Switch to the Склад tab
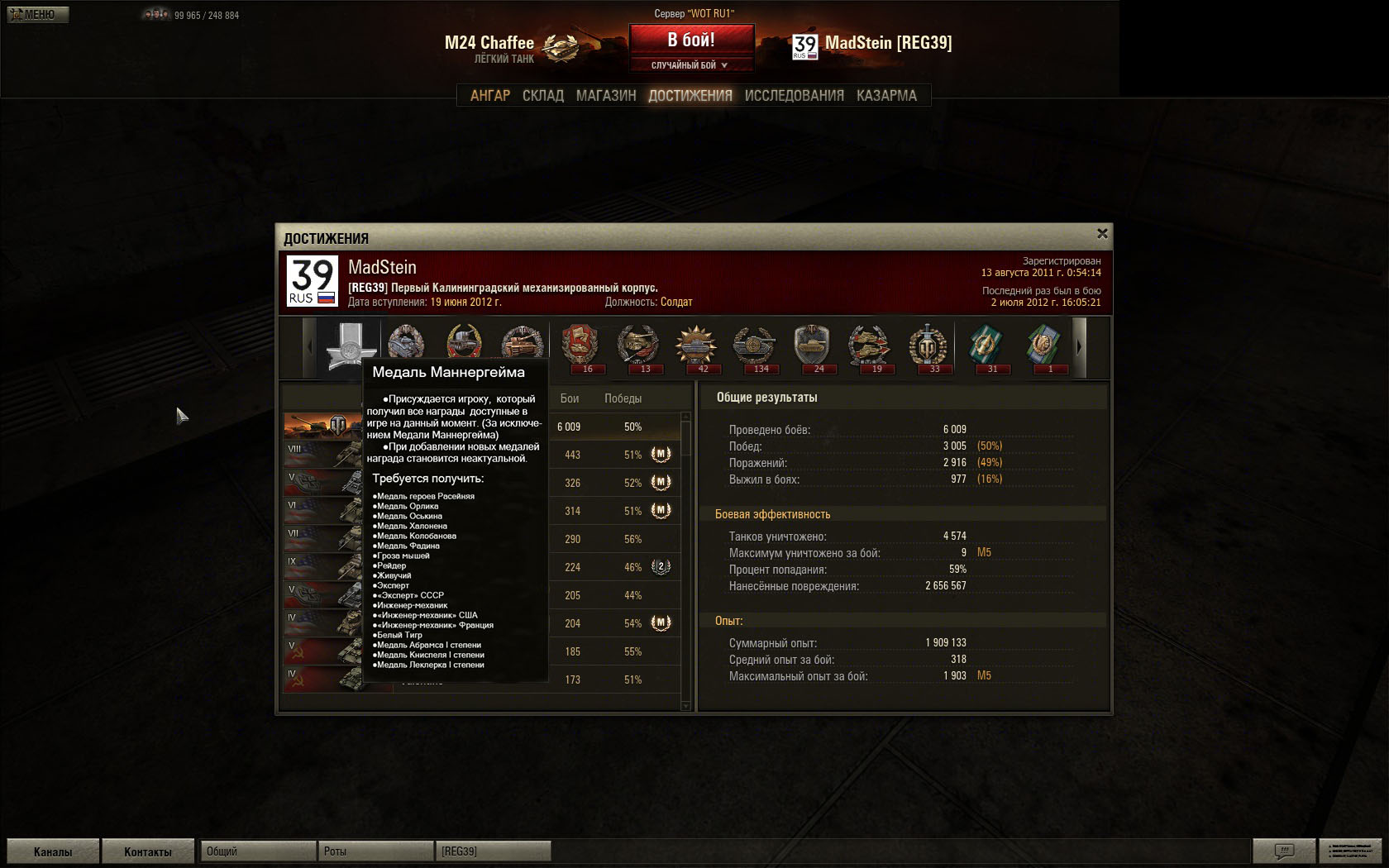The width and height of the screenshot is (1389, 868). coord(543,96)
